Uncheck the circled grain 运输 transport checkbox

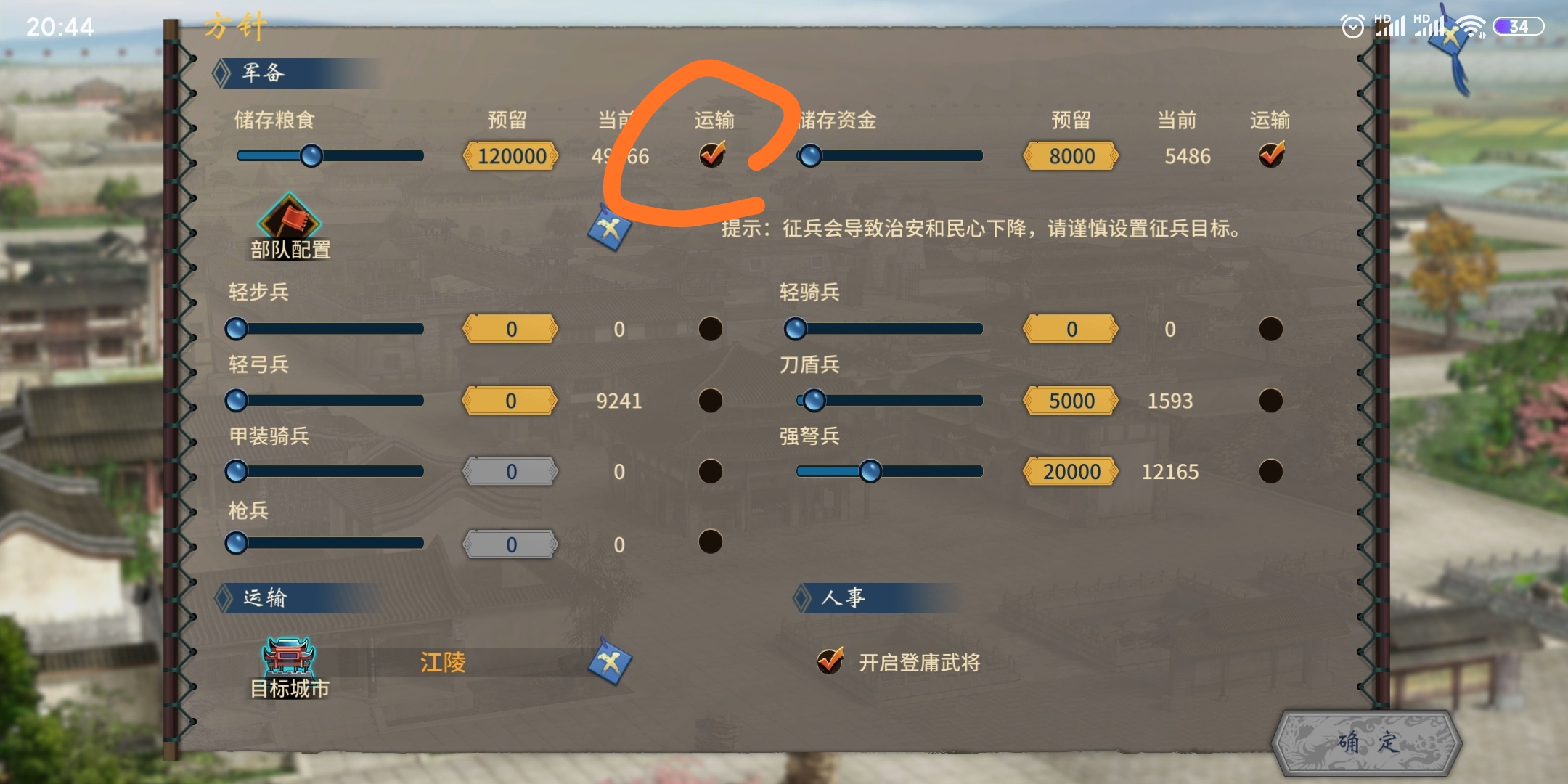(711, 155)
